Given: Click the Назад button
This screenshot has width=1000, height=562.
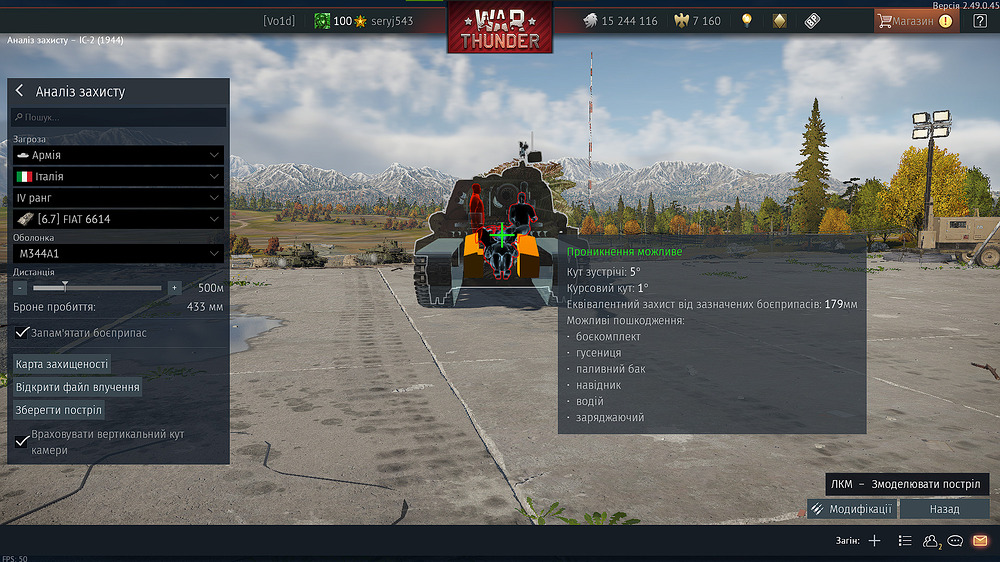Looking at the screenshot, I should (944, 509).
